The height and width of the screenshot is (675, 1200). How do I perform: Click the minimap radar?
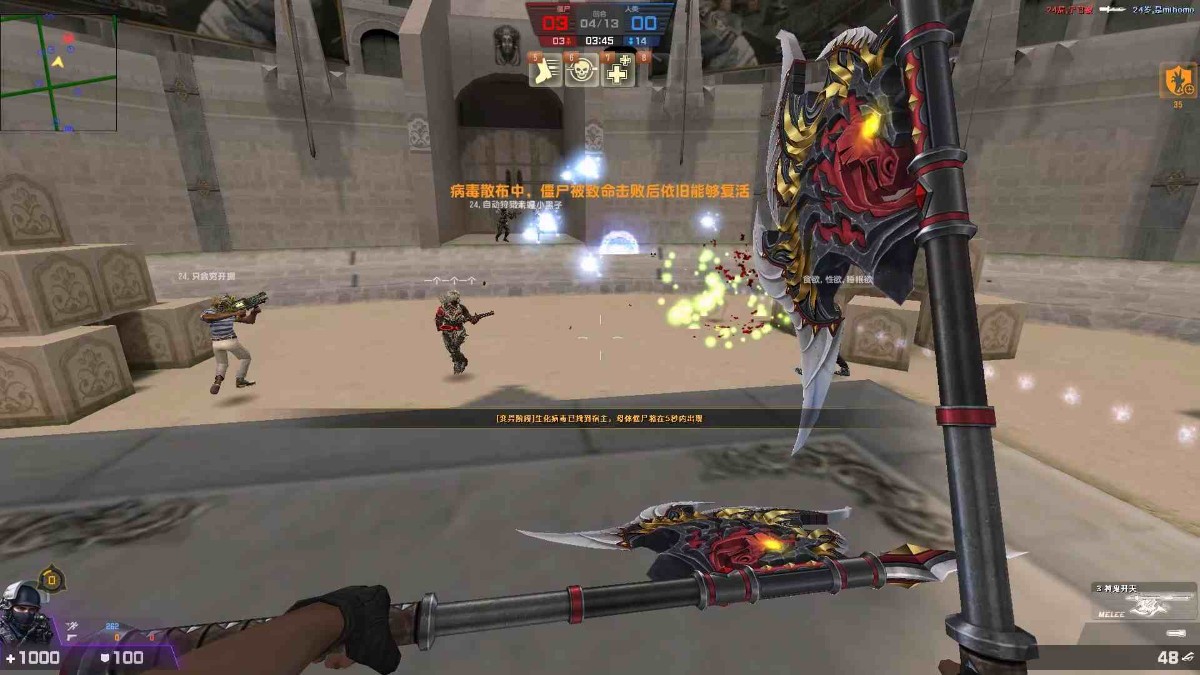click(x=58, y=73)
